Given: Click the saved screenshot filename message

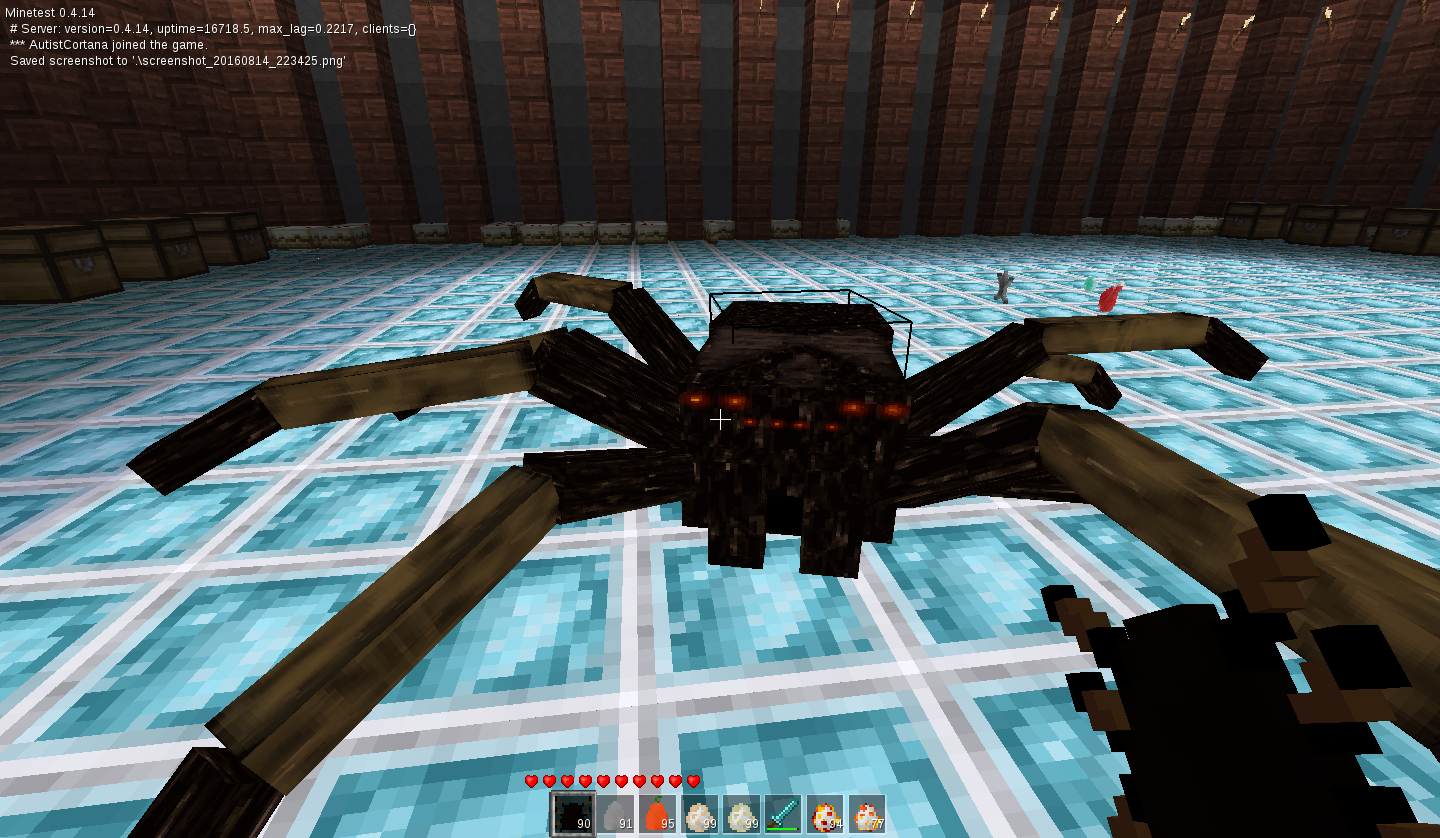Looking at the screenshot, I should [175, 60].
